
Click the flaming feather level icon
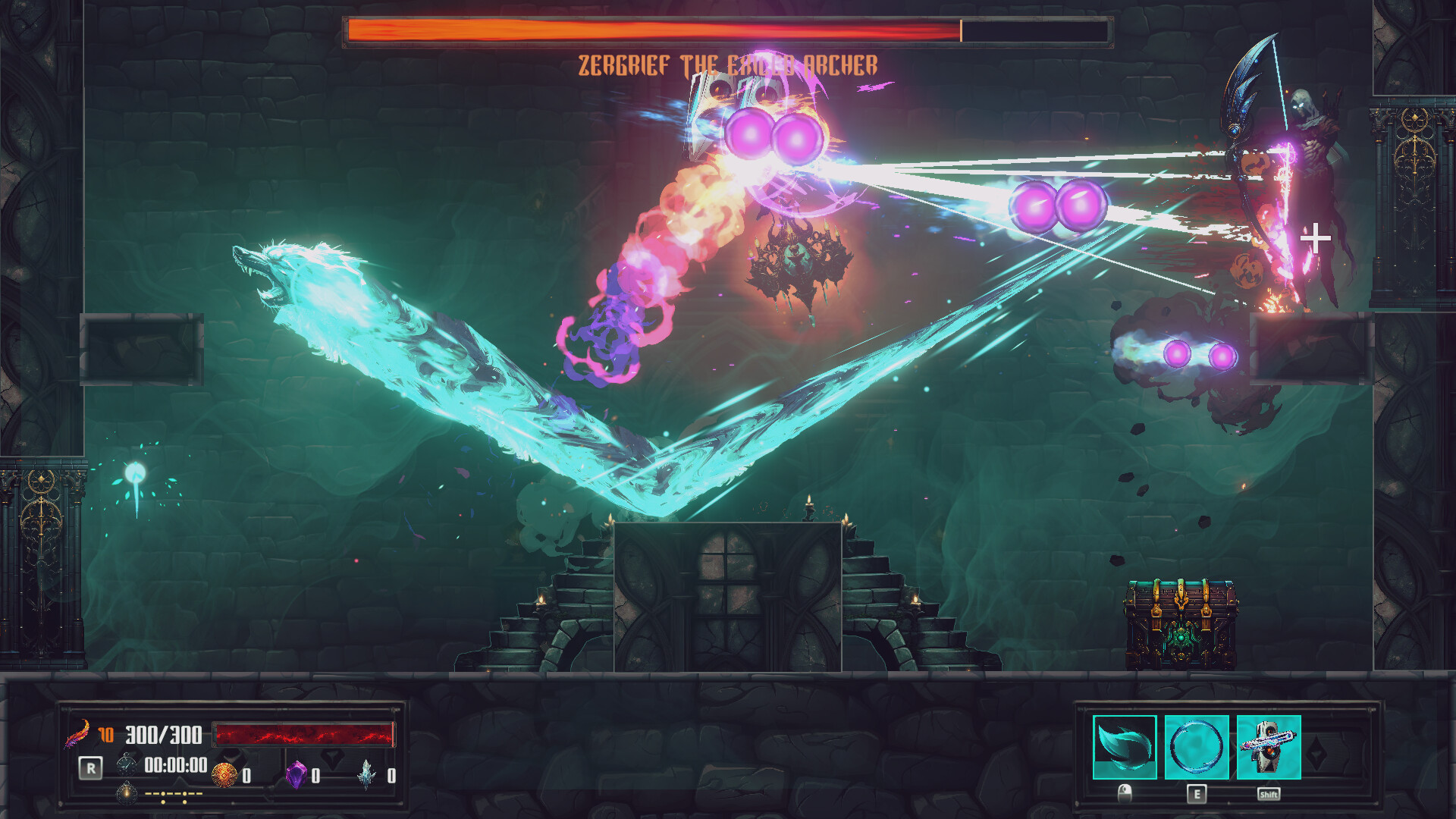77,733
